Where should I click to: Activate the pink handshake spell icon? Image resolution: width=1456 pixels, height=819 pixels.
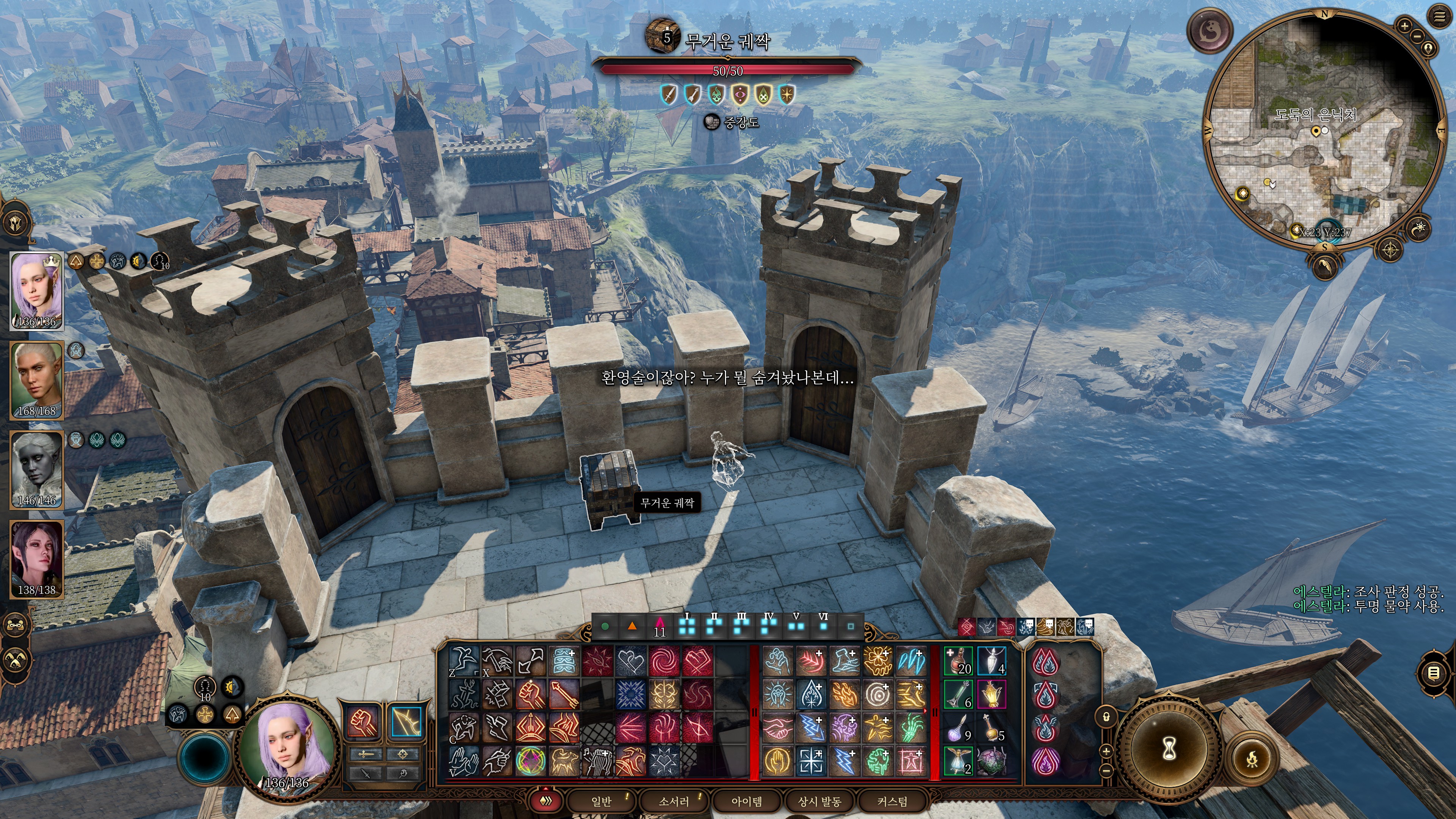[778, 728]
